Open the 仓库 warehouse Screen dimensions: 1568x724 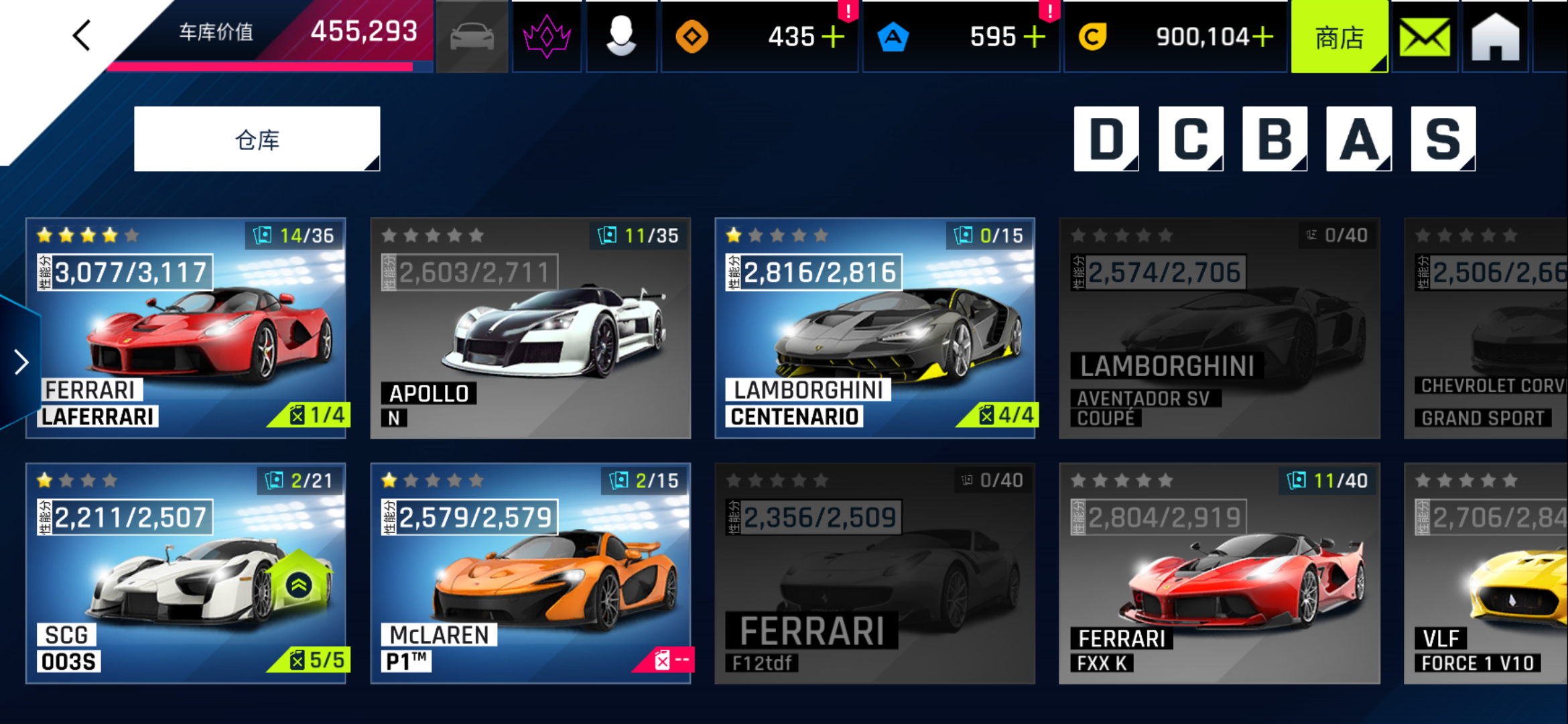click(257, 139)
